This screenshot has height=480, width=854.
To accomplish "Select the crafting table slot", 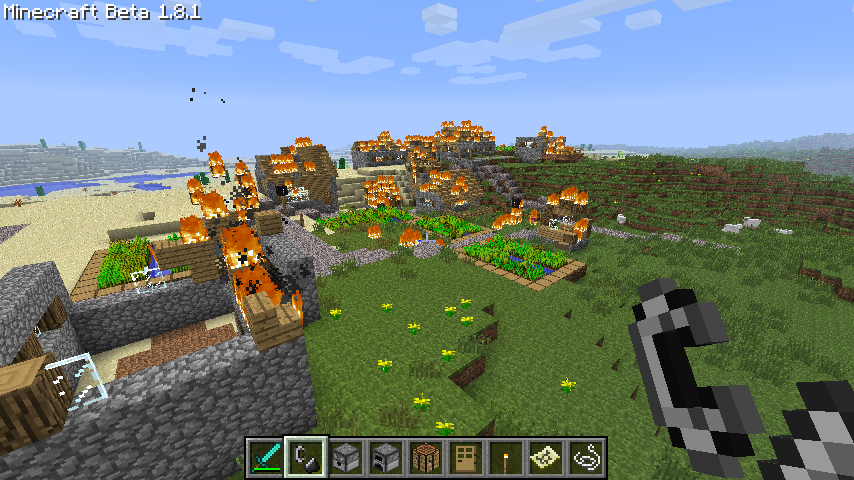I will coord(426,457).
